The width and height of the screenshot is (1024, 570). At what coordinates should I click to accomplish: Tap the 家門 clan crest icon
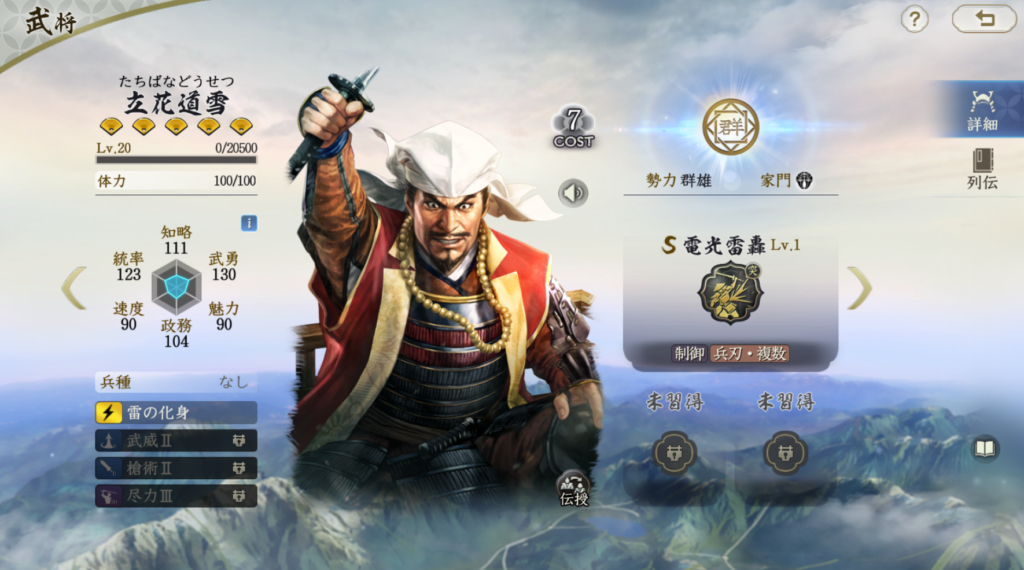pos(804,181)
